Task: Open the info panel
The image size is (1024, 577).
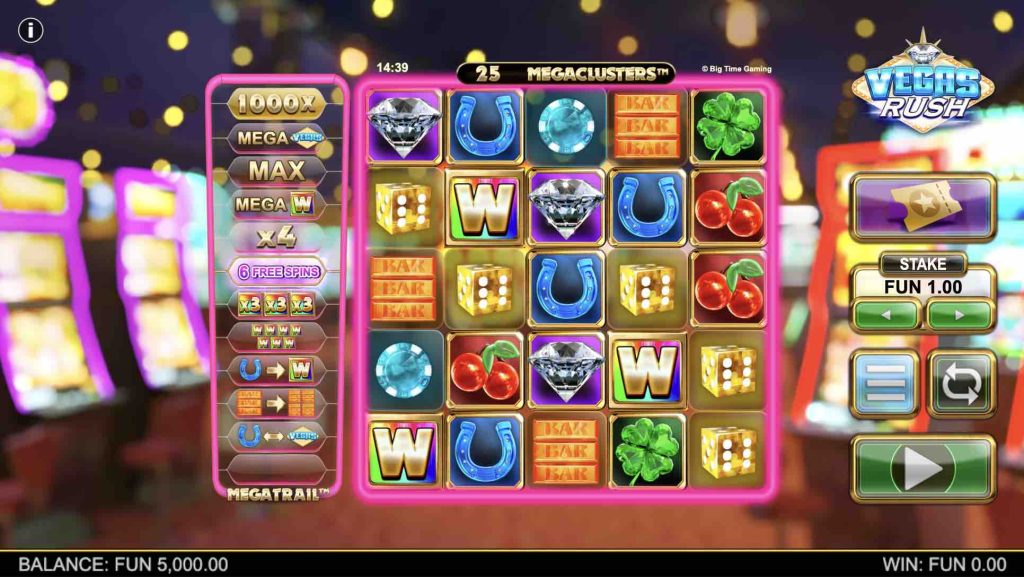Action: [31, 31]
